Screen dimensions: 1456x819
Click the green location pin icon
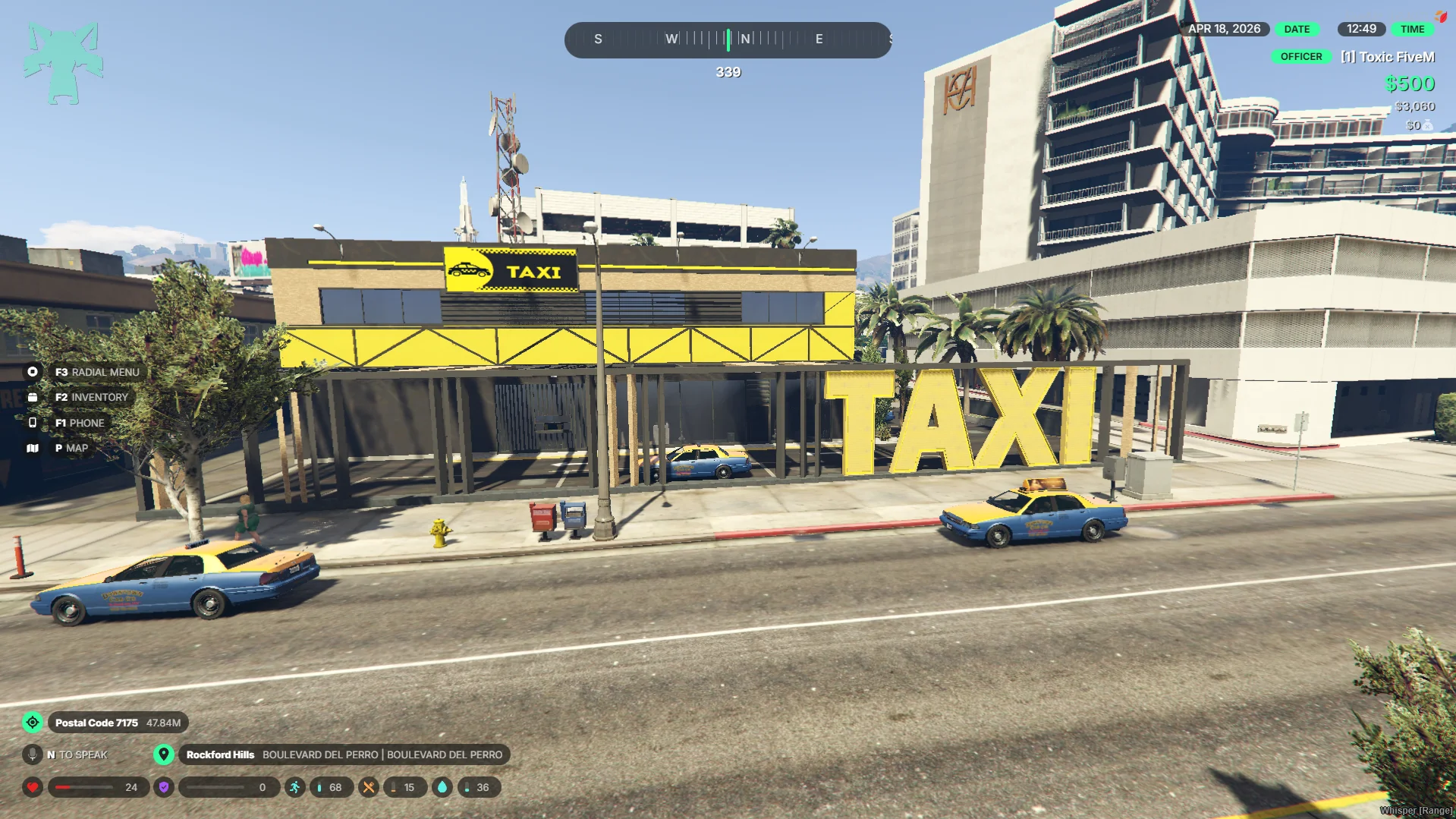[163, 754]
